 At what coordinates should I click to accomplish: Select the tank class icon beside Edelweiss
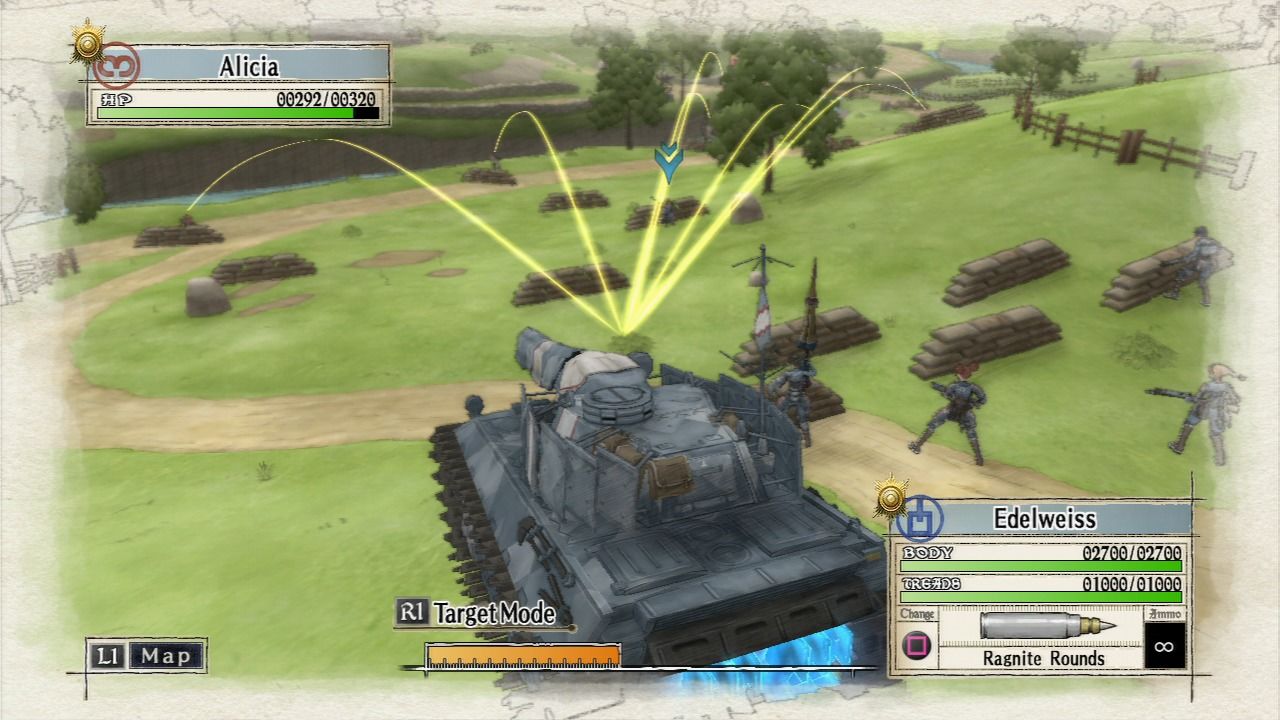(x=921, y=520)
